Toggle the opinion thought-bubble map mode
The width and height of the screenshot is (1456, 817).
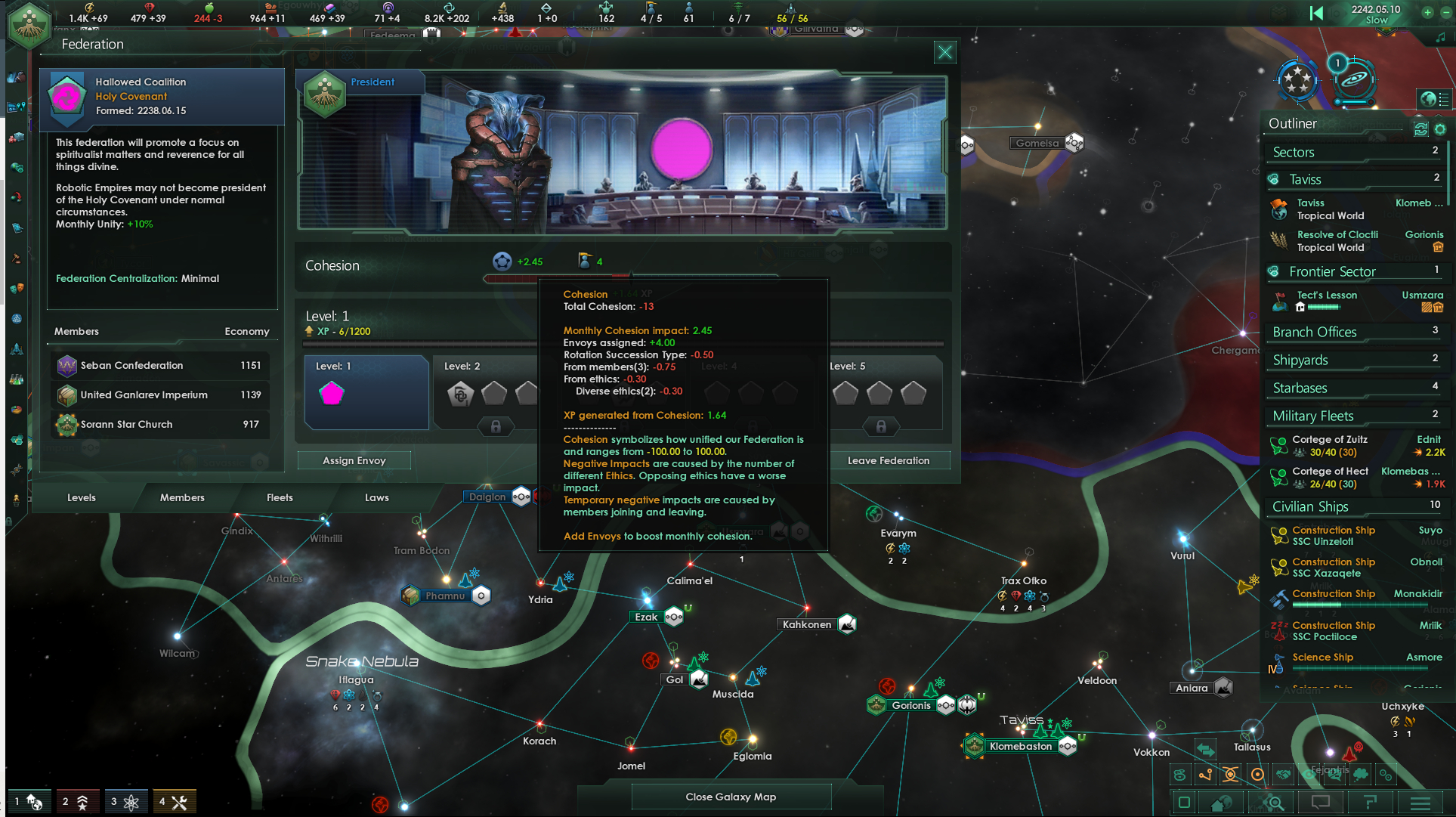click(x=1360, y=775)
